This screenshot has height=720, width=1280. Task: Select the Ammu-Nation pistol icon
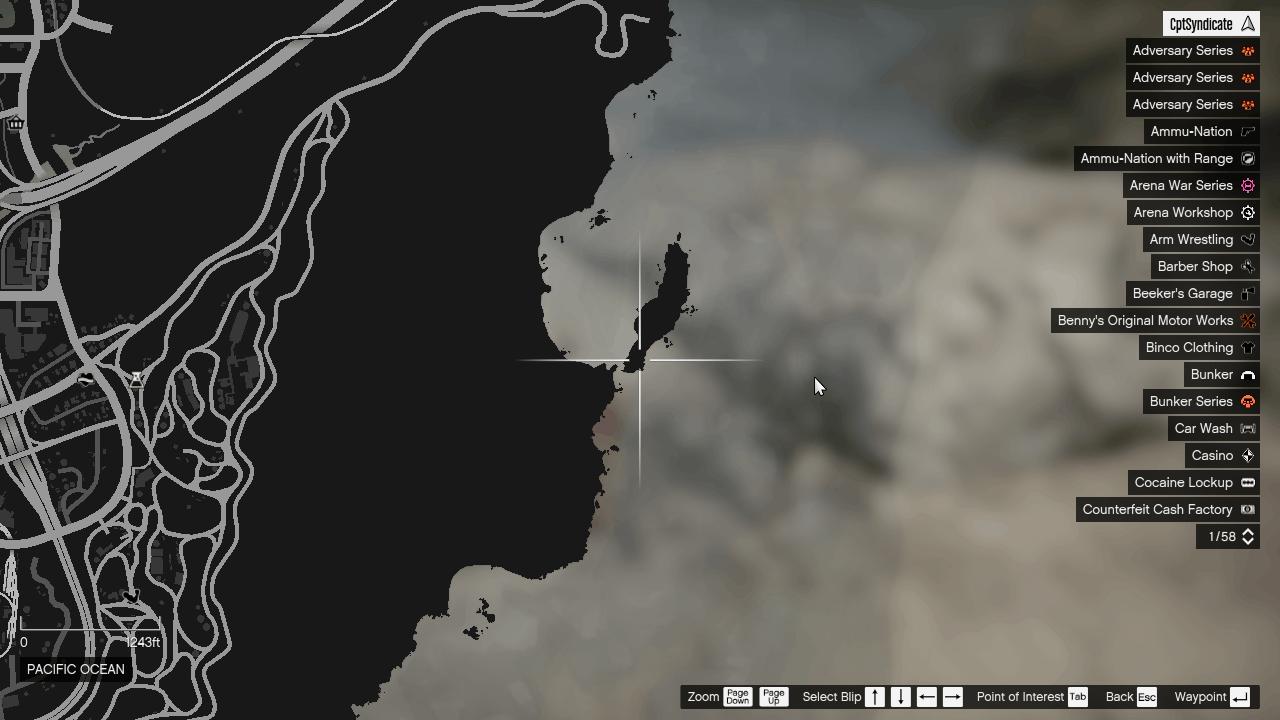coord(1247,131)
